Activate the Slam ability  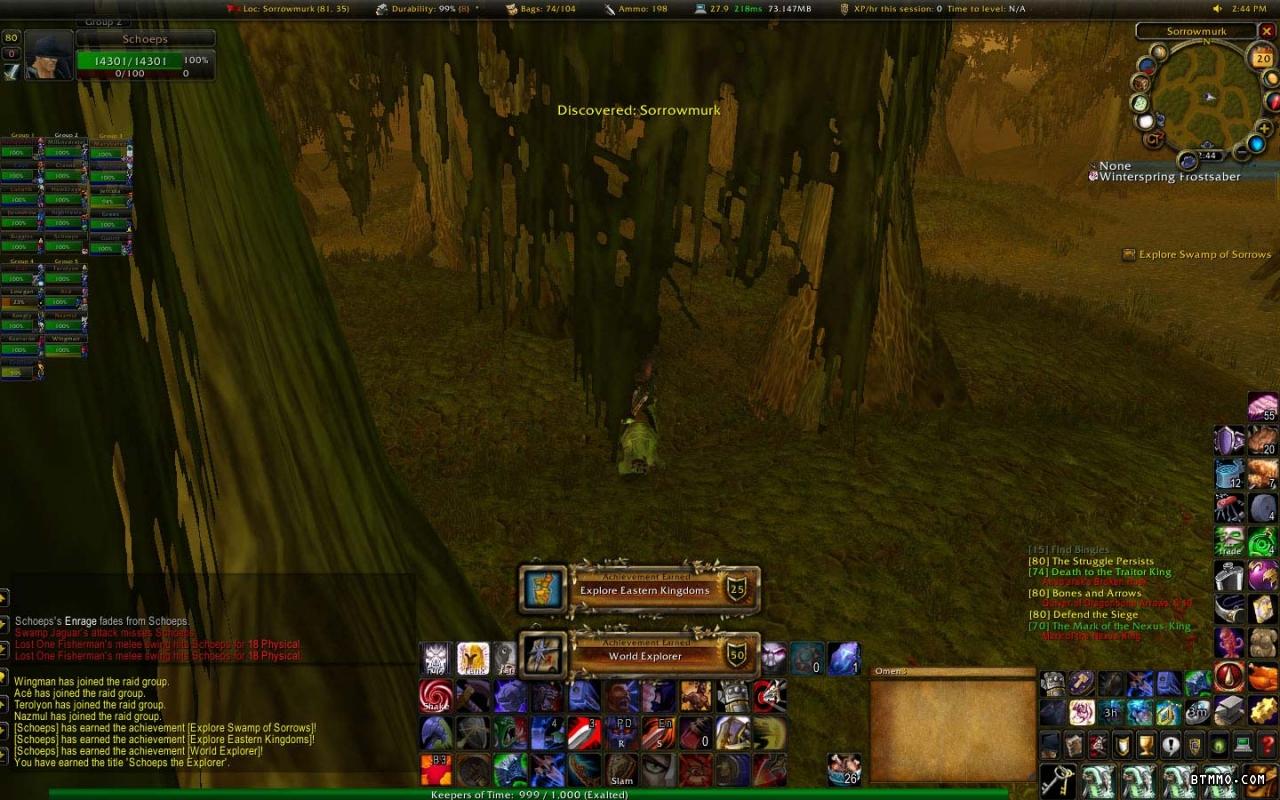point(621,769)
